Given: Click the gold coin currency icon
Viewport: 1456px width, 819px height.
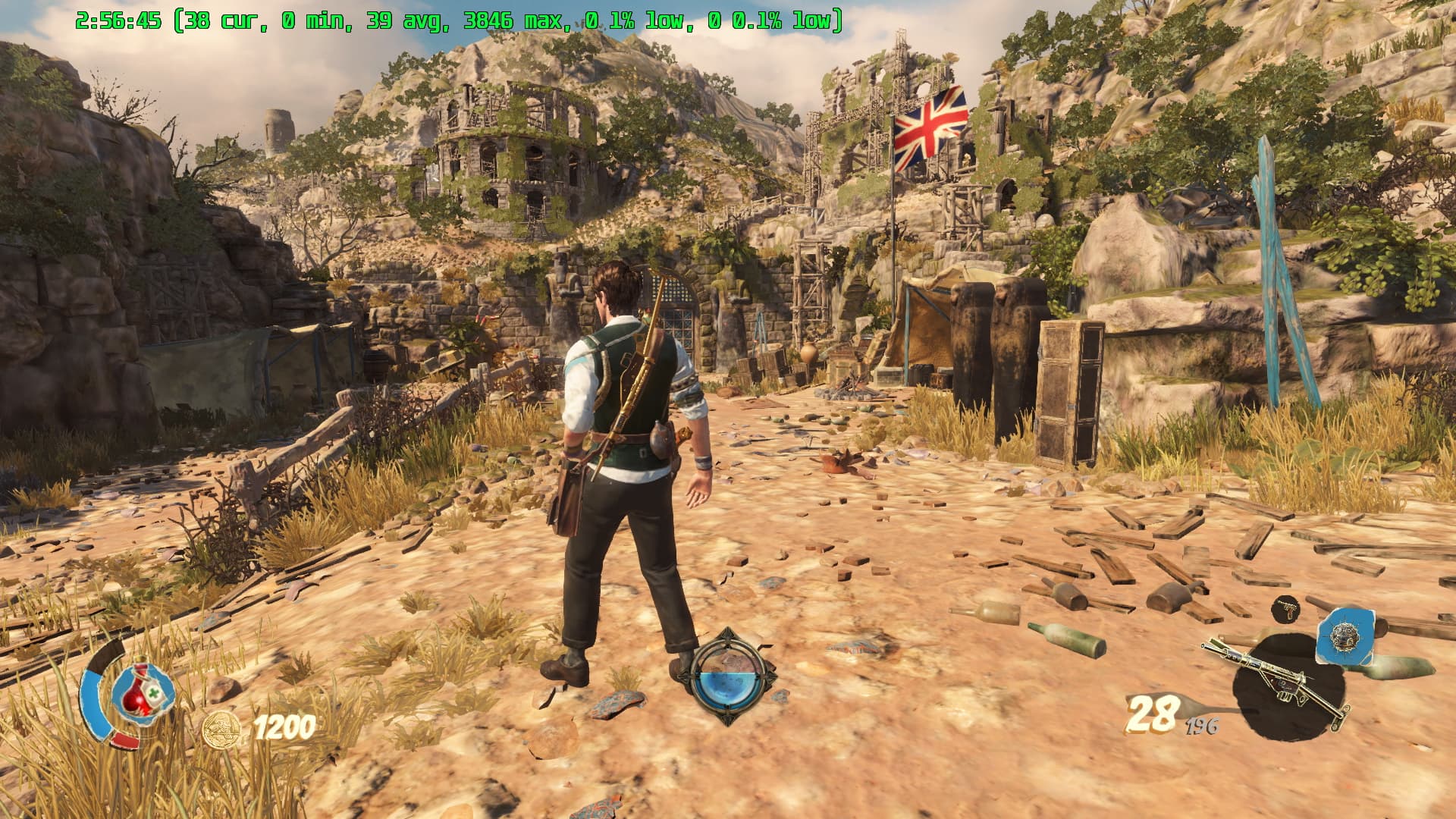Looking at the screenshot, I should (221, 730).
